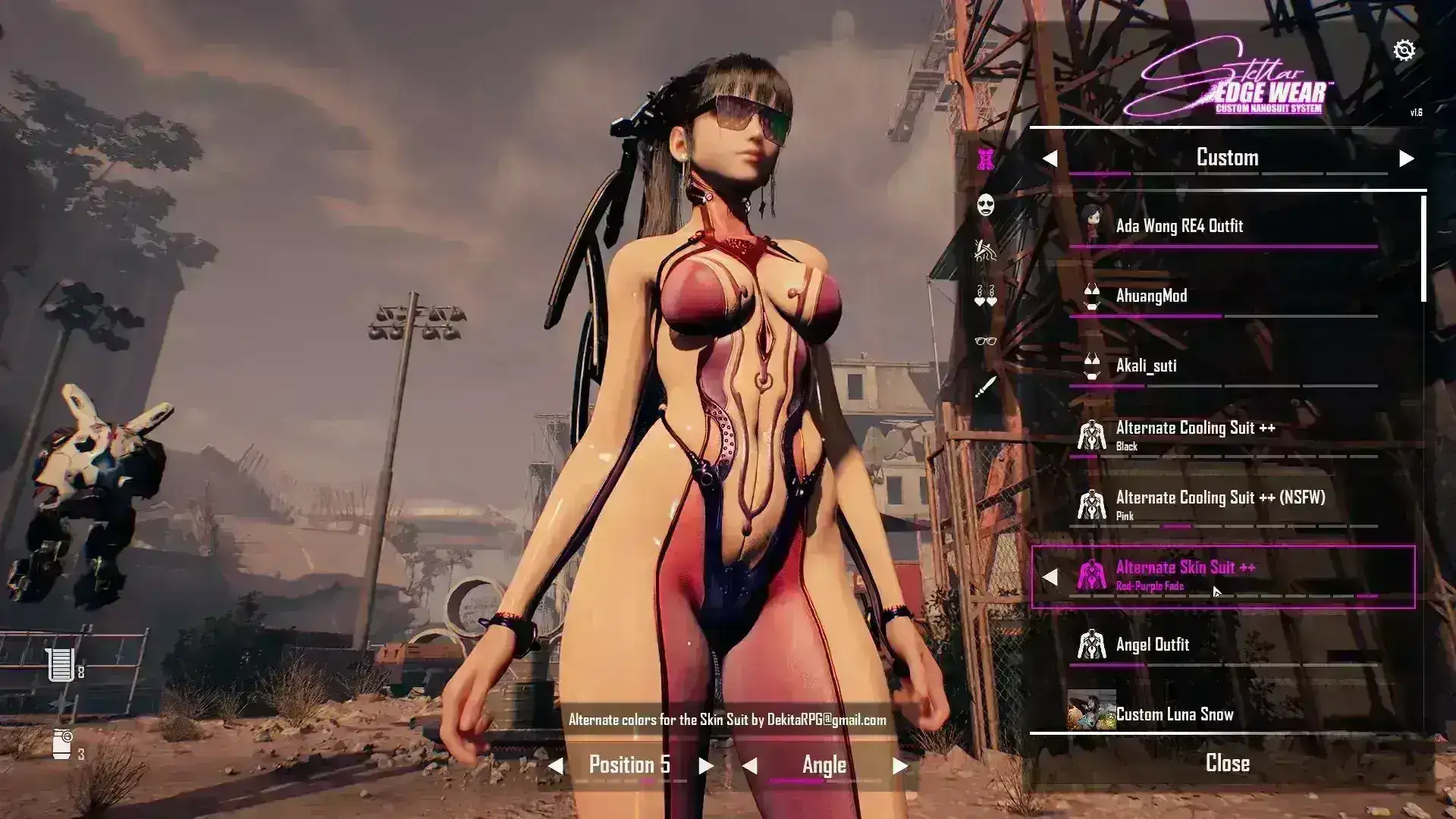Select the Ada Wong RE4 Outfit

coord(1180,225)
